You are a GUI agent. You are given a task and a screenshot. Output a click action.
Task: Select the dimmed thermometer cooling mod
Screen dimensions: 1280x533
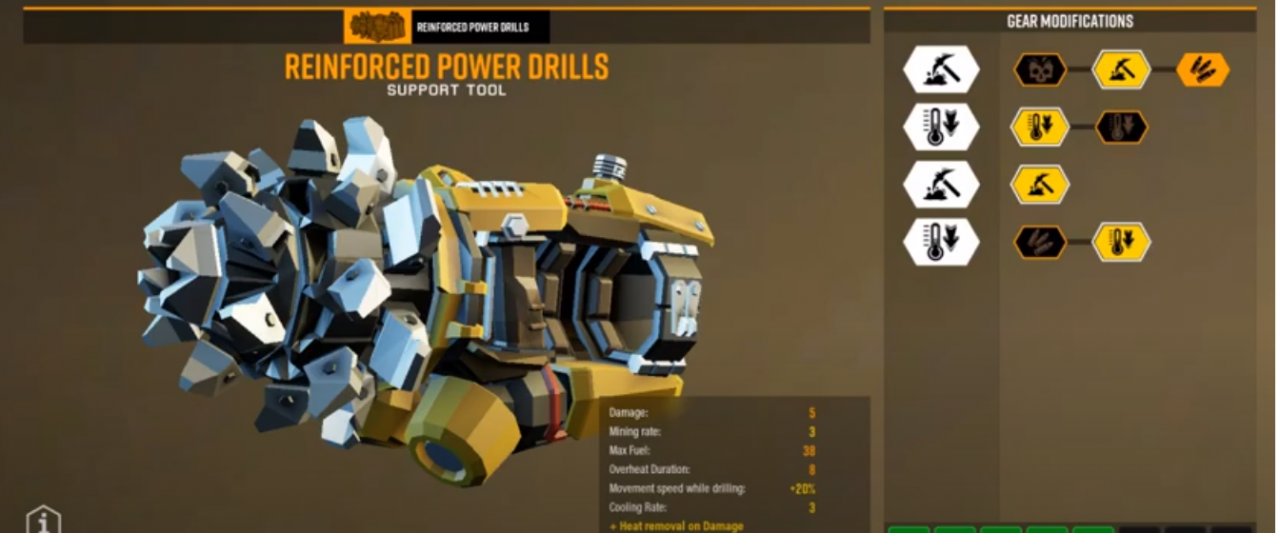[1122, 127]
